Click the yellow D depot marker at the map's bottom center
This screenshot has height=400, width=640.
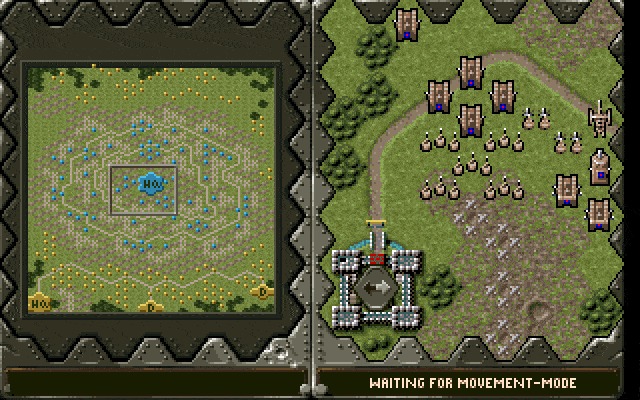click(x=150, y=307)
